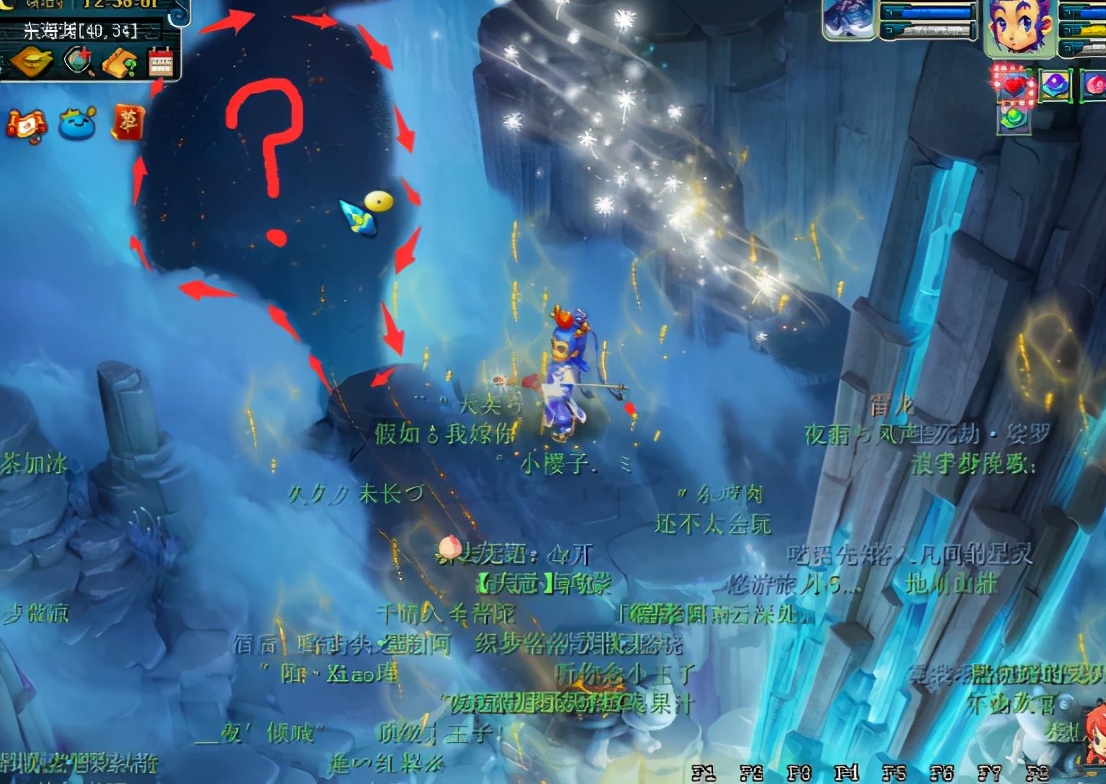
Task: Click the glowing red heart buff icon
Action: 1015,86
